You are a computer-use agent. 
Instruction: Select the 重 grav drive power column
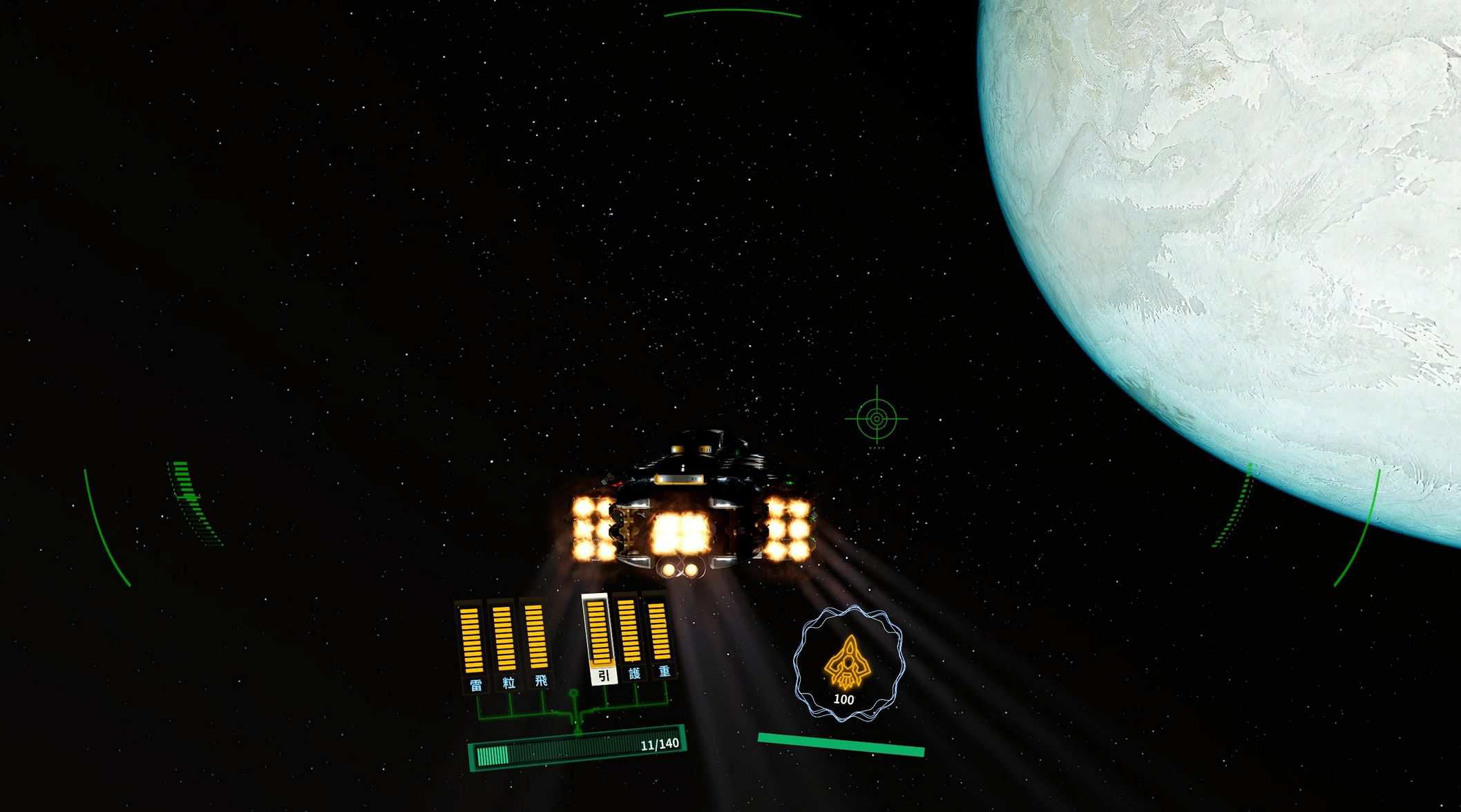pyautogui.click(x=659, y=631)
